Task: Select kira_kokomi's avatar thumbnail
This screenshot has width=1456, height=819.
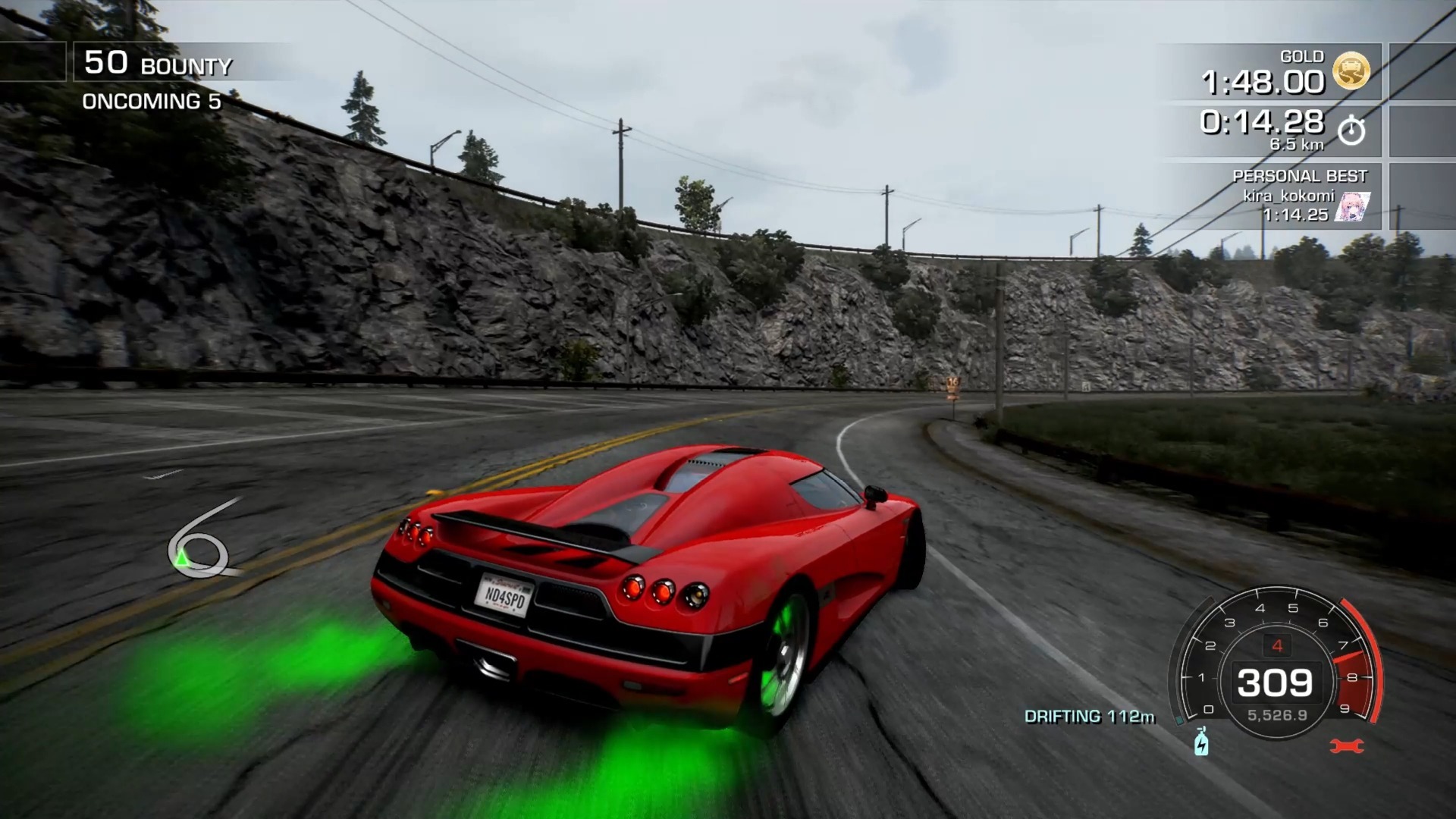Action: click(1352, 206)
